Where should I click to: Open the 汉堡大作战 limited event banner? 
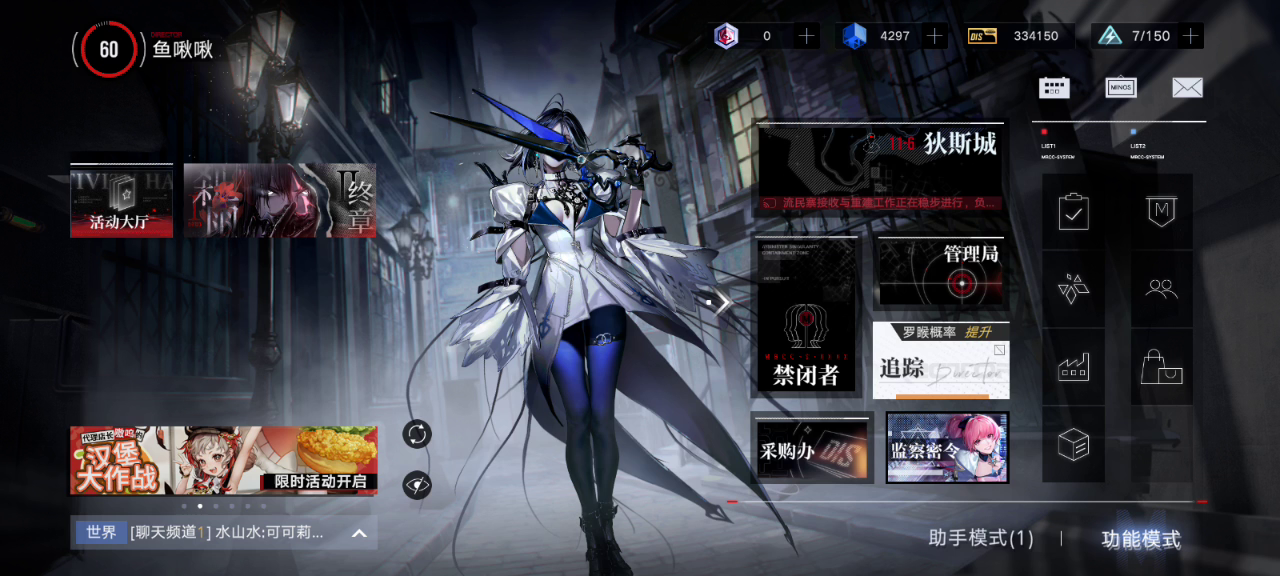[x=223, y=460]
